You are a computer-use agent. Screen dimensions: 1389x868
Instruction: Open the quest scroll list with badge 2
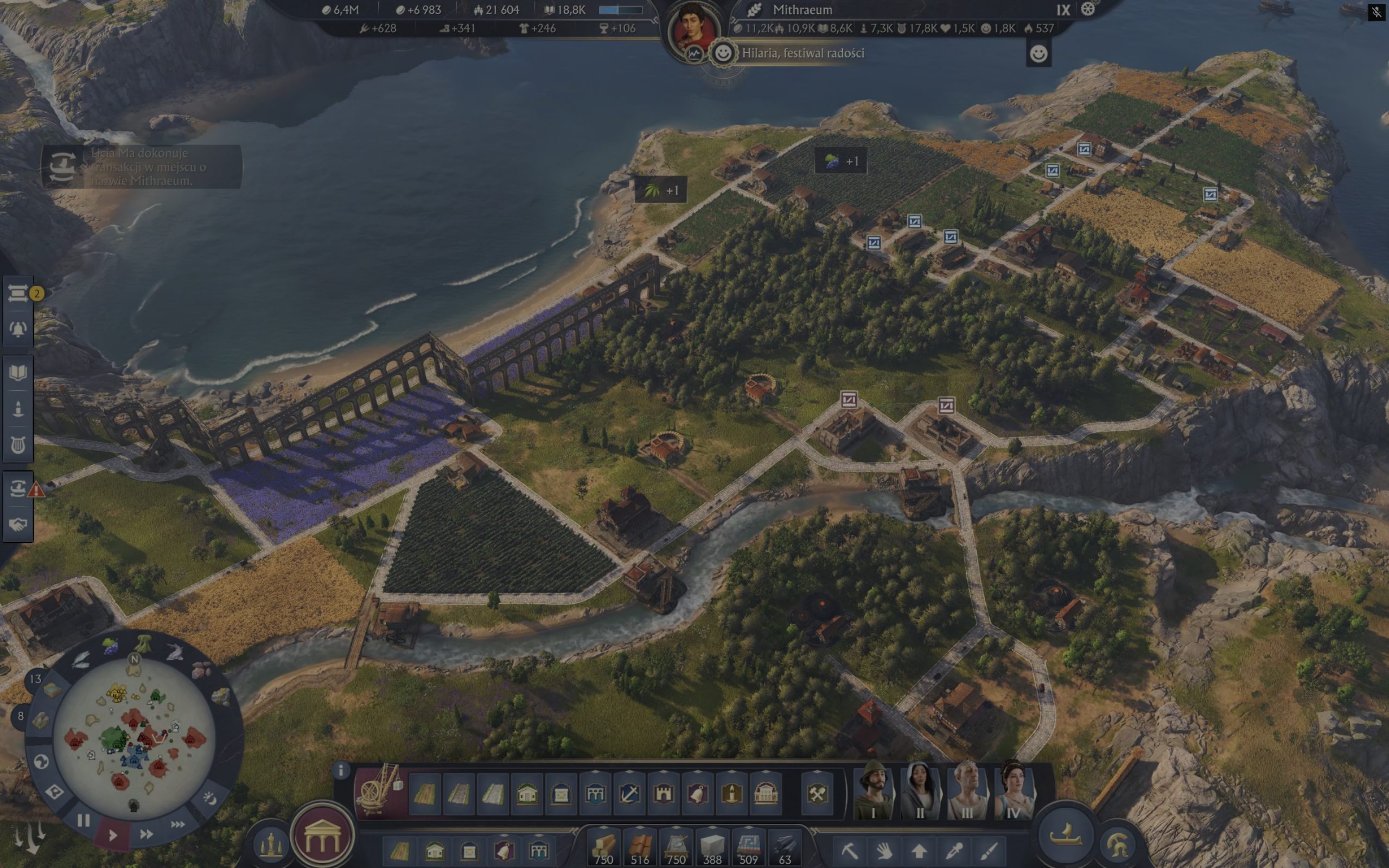pos(18,294)
